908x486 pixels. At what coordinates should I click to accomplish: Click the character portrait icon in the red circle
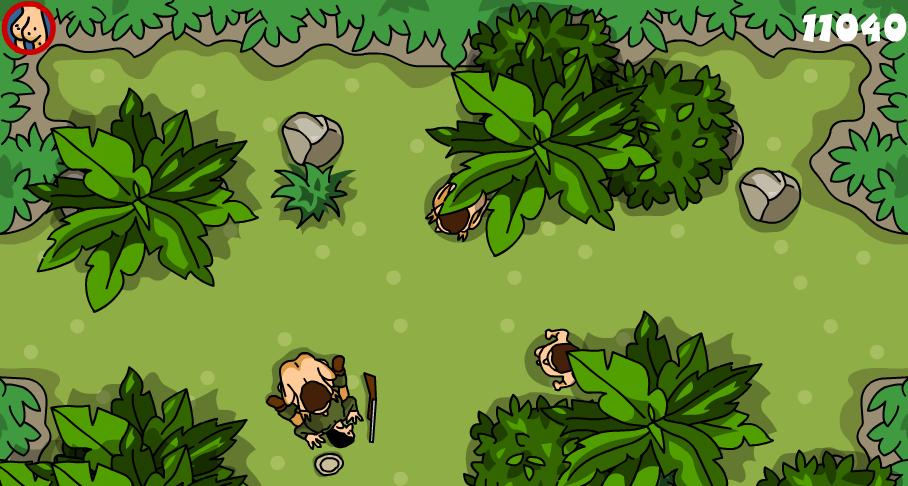point(28,28)
